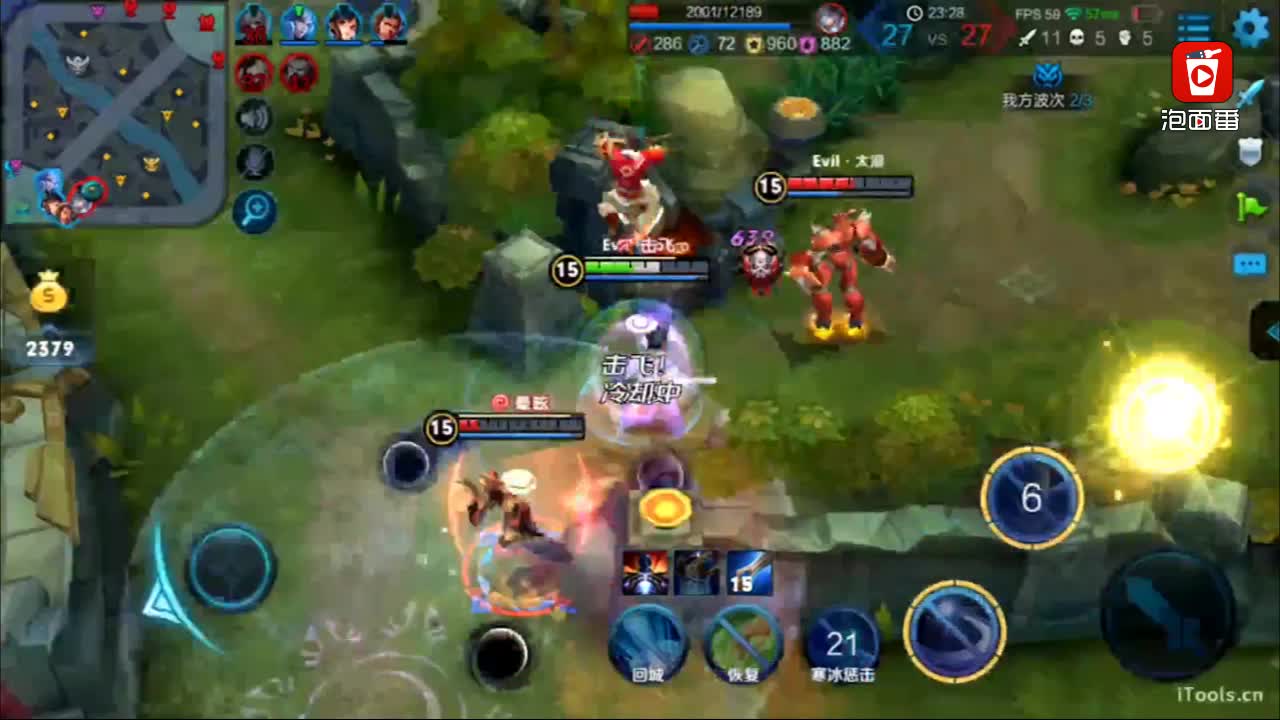Tap the shield retreat signal icon
Image resolution: width=1280 pixels, height=720 pixels.
(x=1250, y=152)
